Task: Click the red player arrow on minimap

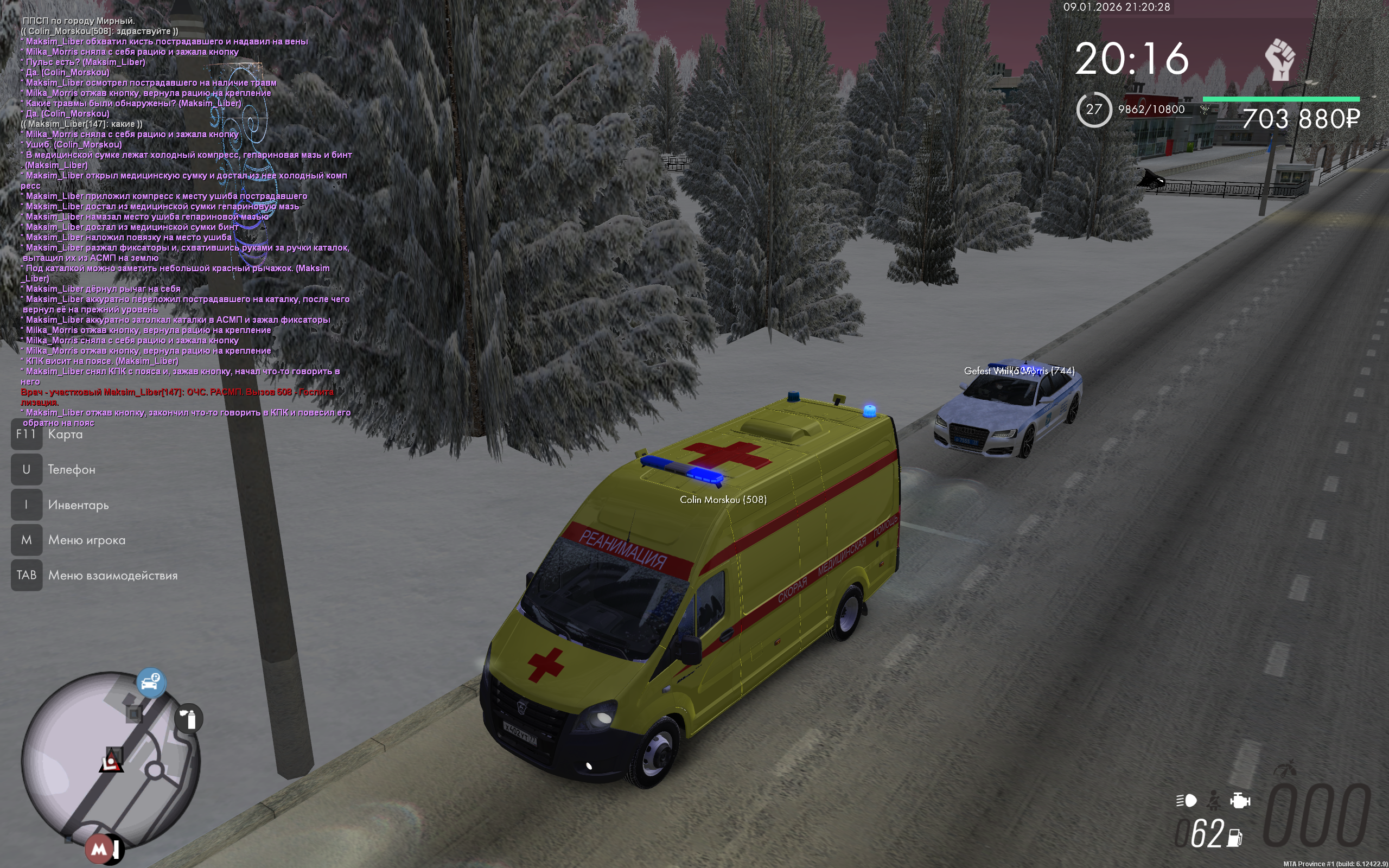Action: [x=111, y=762]
